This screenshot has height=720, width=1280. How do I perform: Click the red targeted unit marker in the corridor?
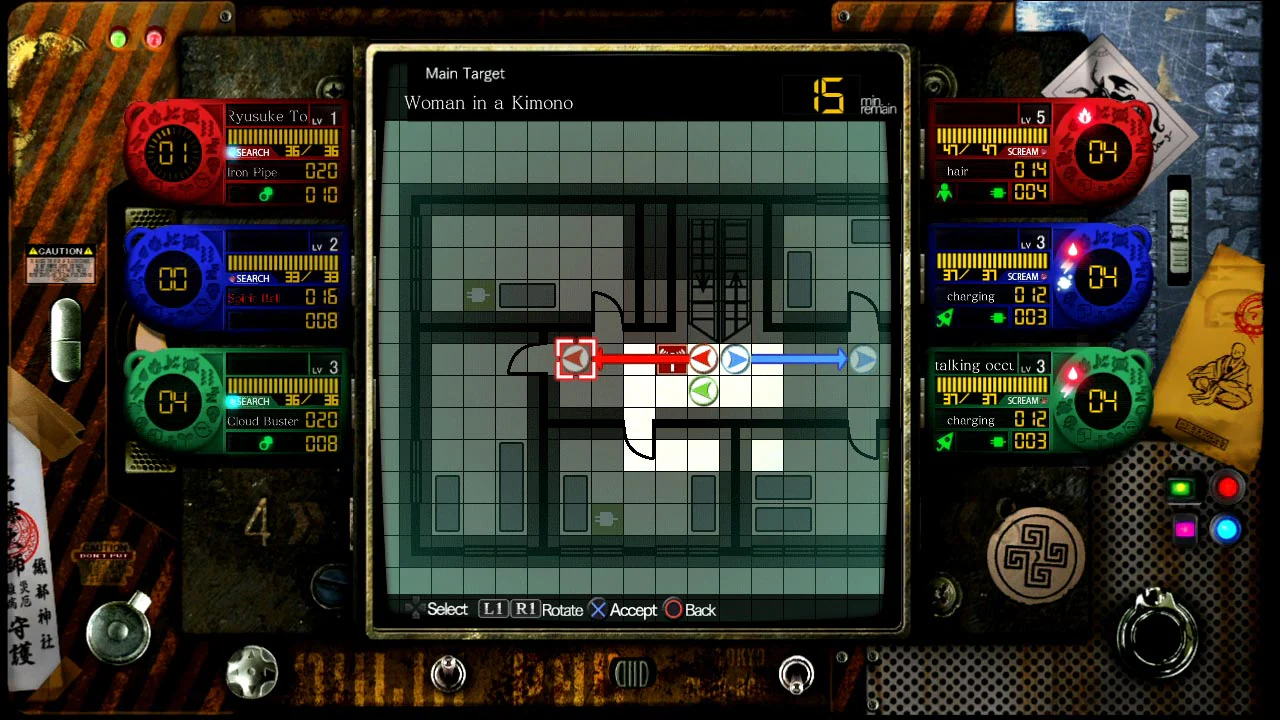tap(671, 359)
